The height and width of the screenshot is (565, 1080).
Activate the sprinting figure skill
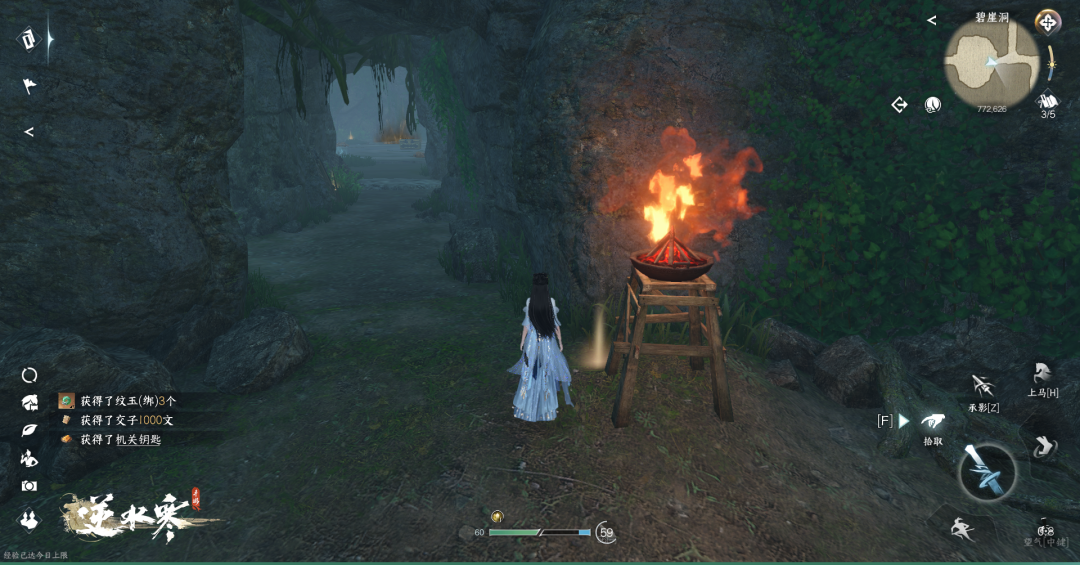(962, 528)
